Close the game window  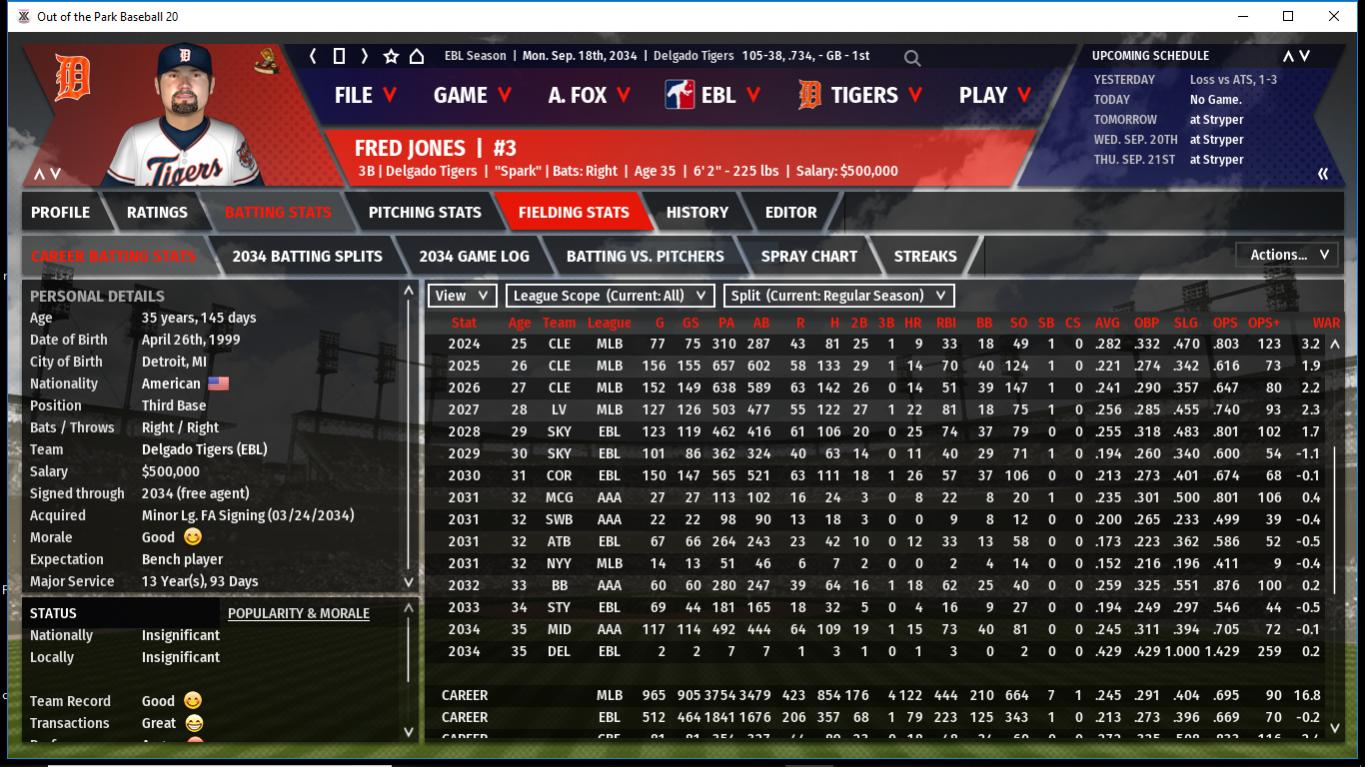pos(1333,16)
